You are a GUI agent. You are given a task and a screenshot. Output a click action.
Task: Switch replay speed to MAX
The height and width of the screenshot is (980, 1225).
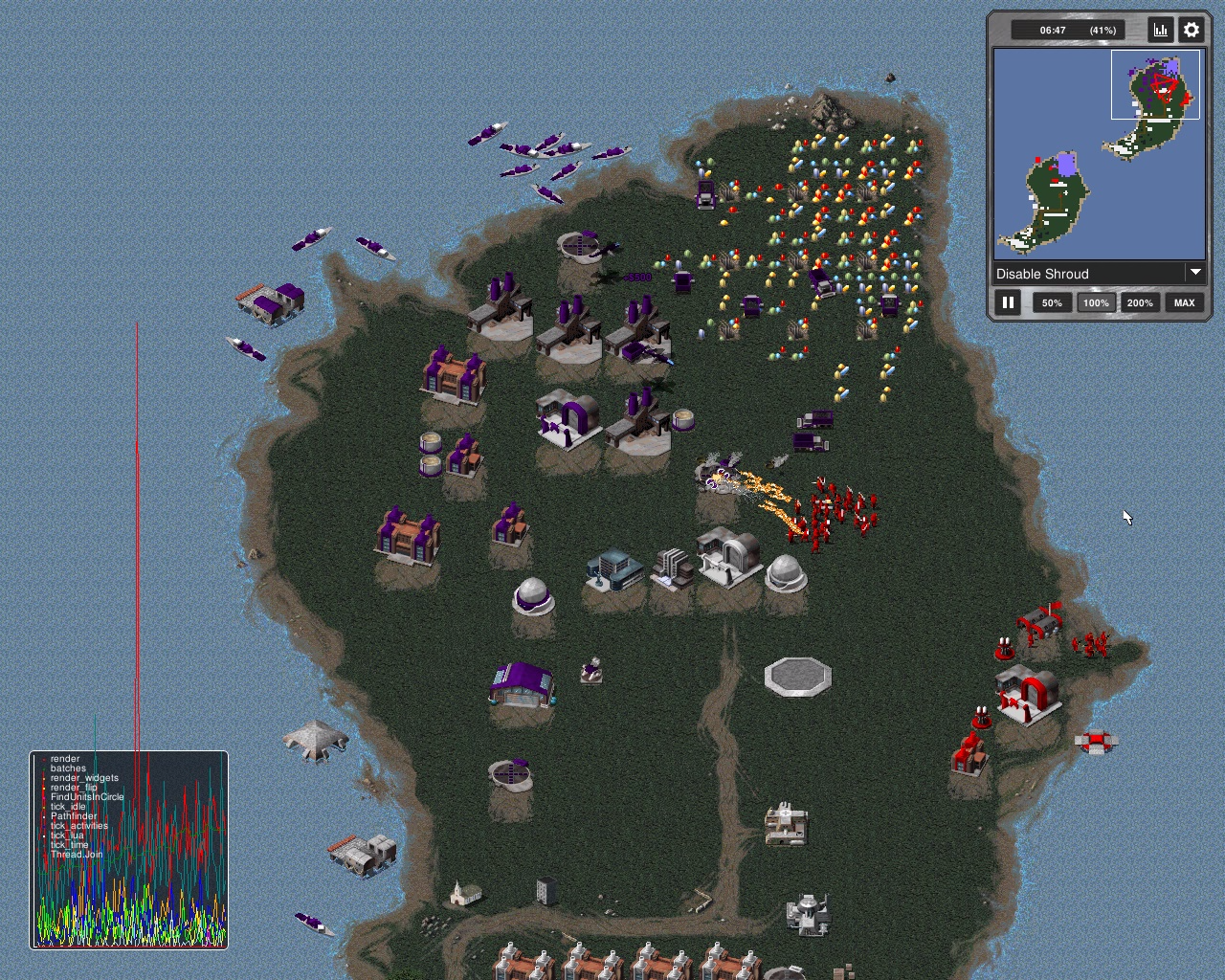pos(1184,302)
